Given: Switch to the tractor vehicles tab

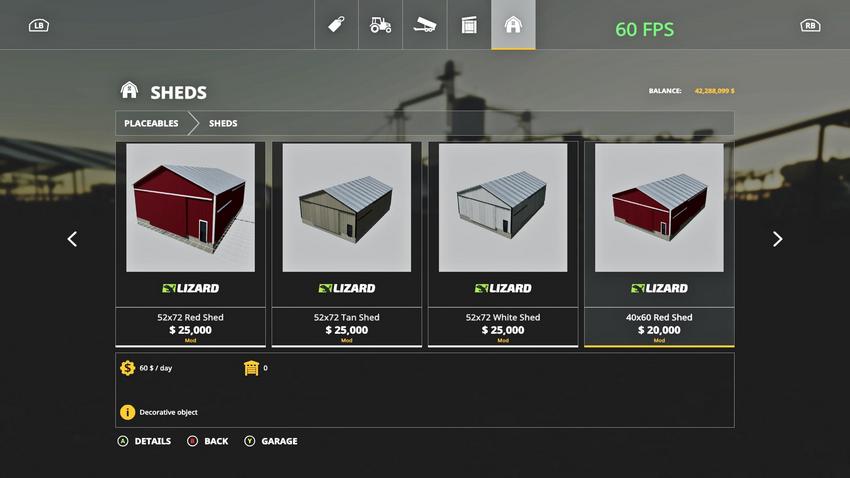Looking at the screenshot, I should pyautogui.click(x=381, y=25).
